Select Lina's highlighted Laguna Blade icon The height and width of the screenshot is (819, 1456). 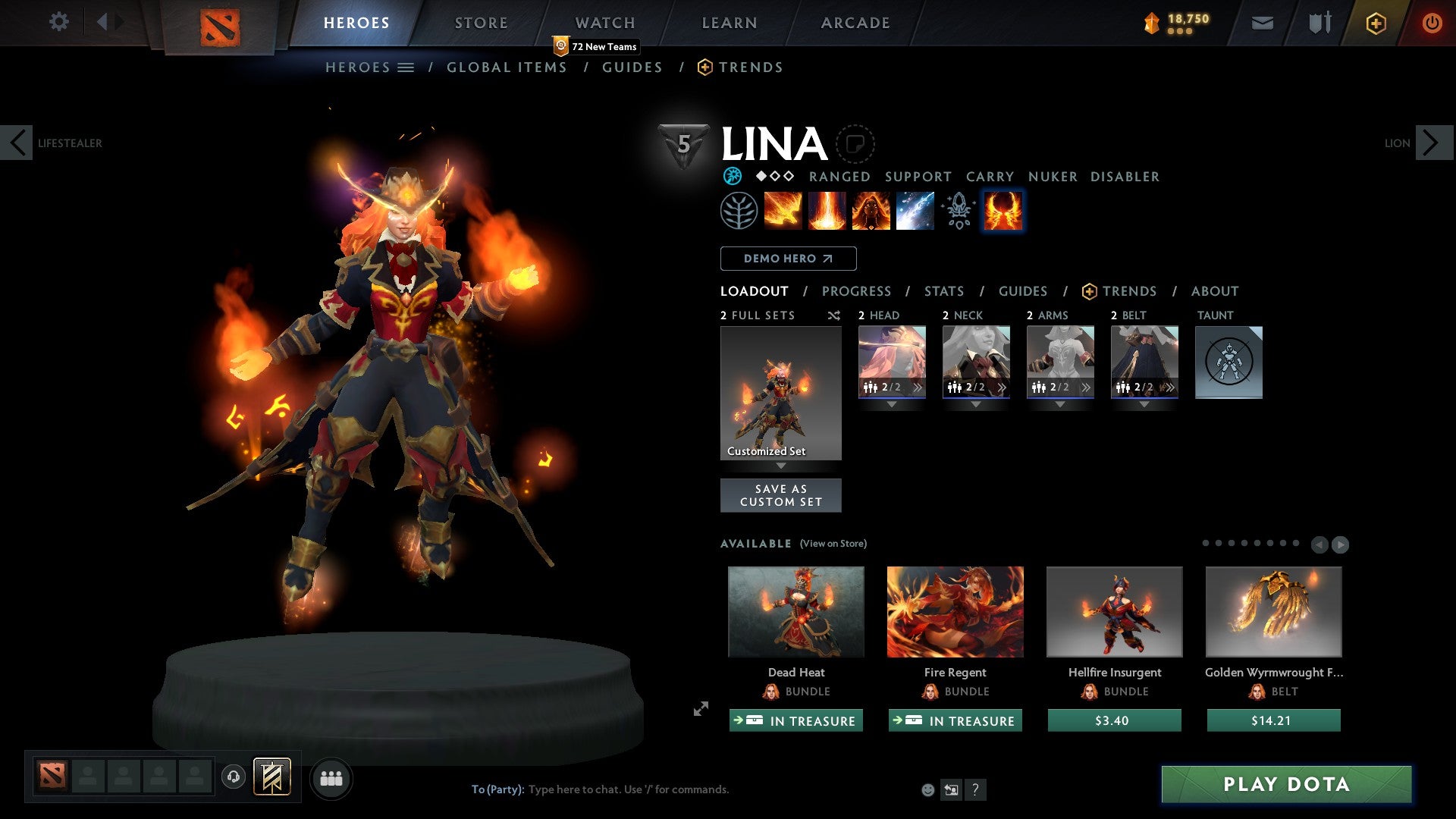[x=1003, y=211]
